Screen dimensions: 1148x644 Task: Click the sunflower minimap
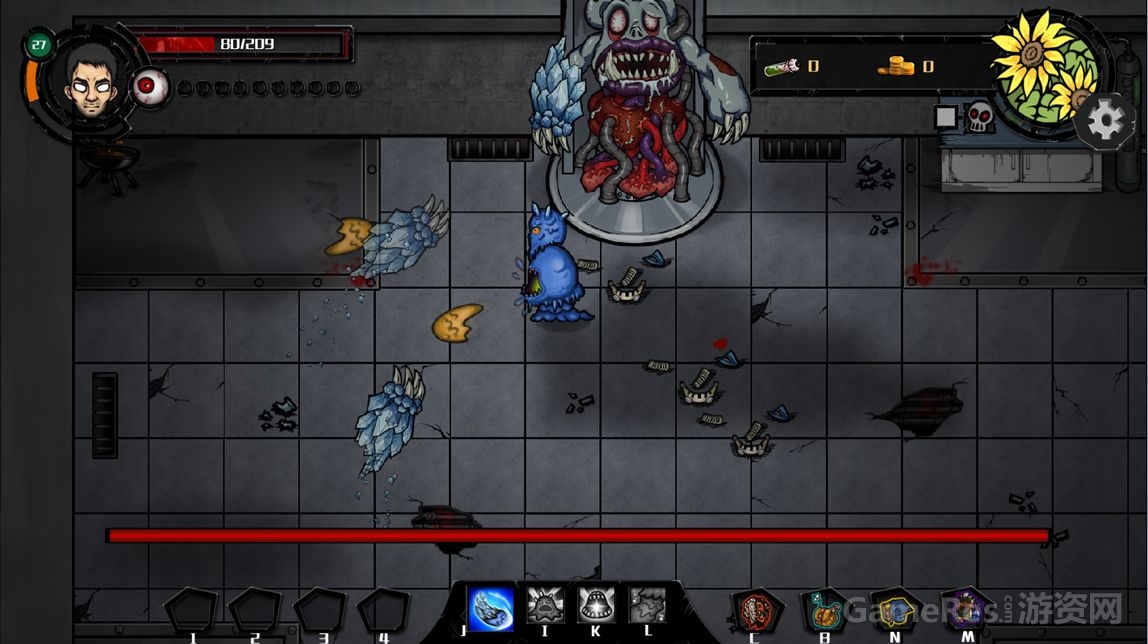tap(1046, 72)
